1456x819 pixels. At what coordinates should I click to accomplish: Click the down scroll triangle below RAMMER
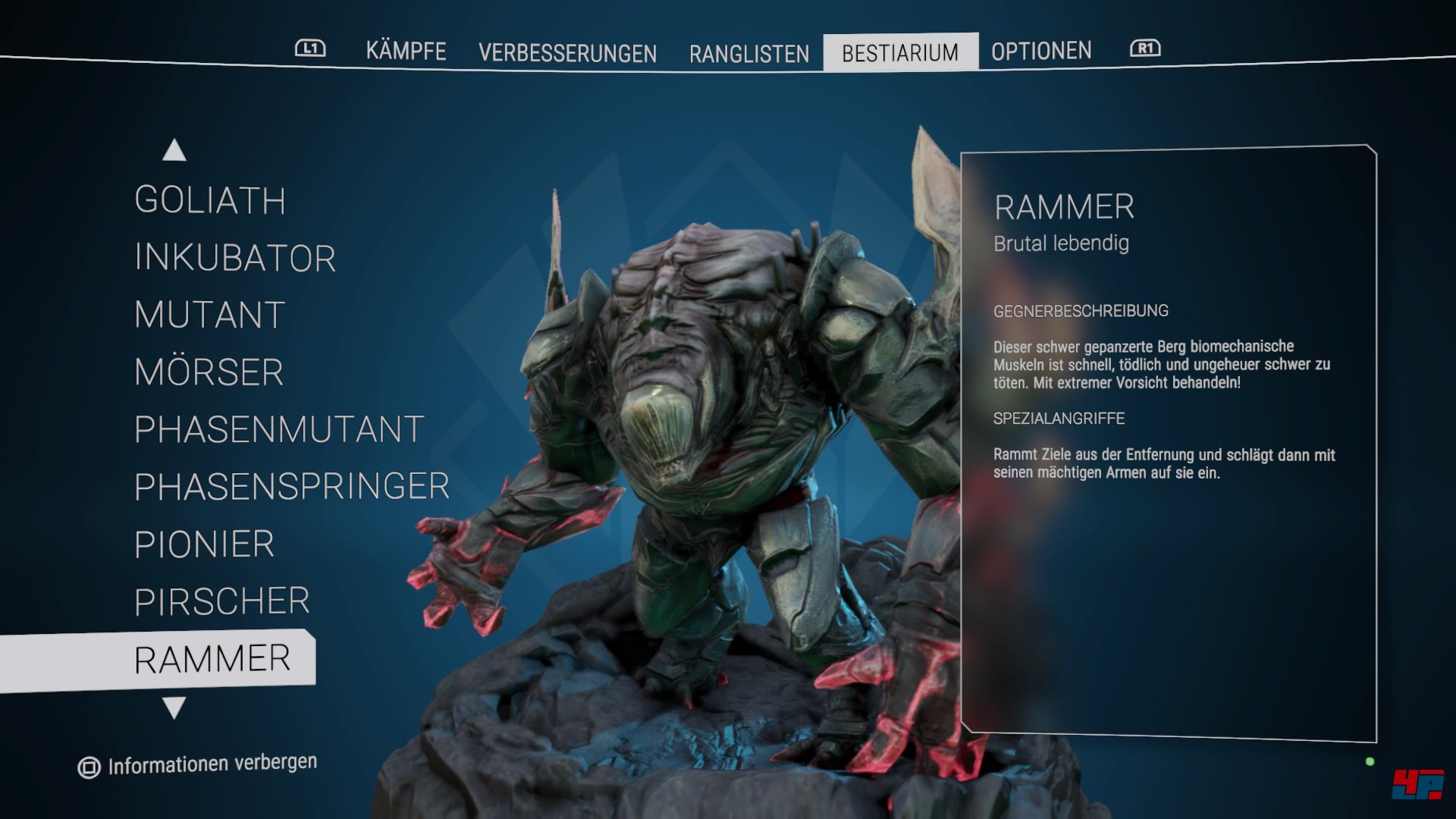click(x=174, y=709)
